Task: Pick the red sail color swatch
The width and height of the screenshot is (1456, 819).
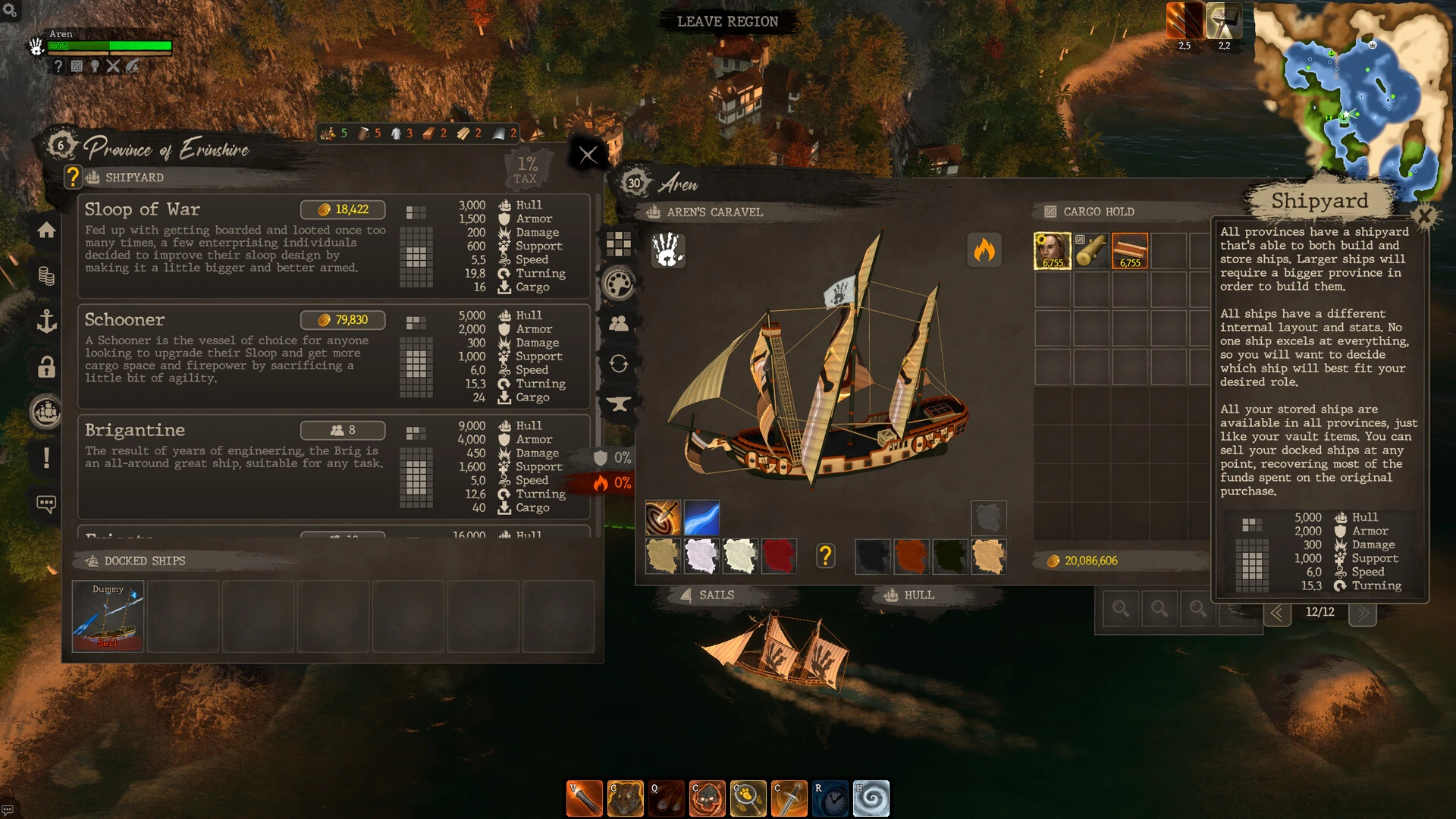Action: [x=779, y=556]
